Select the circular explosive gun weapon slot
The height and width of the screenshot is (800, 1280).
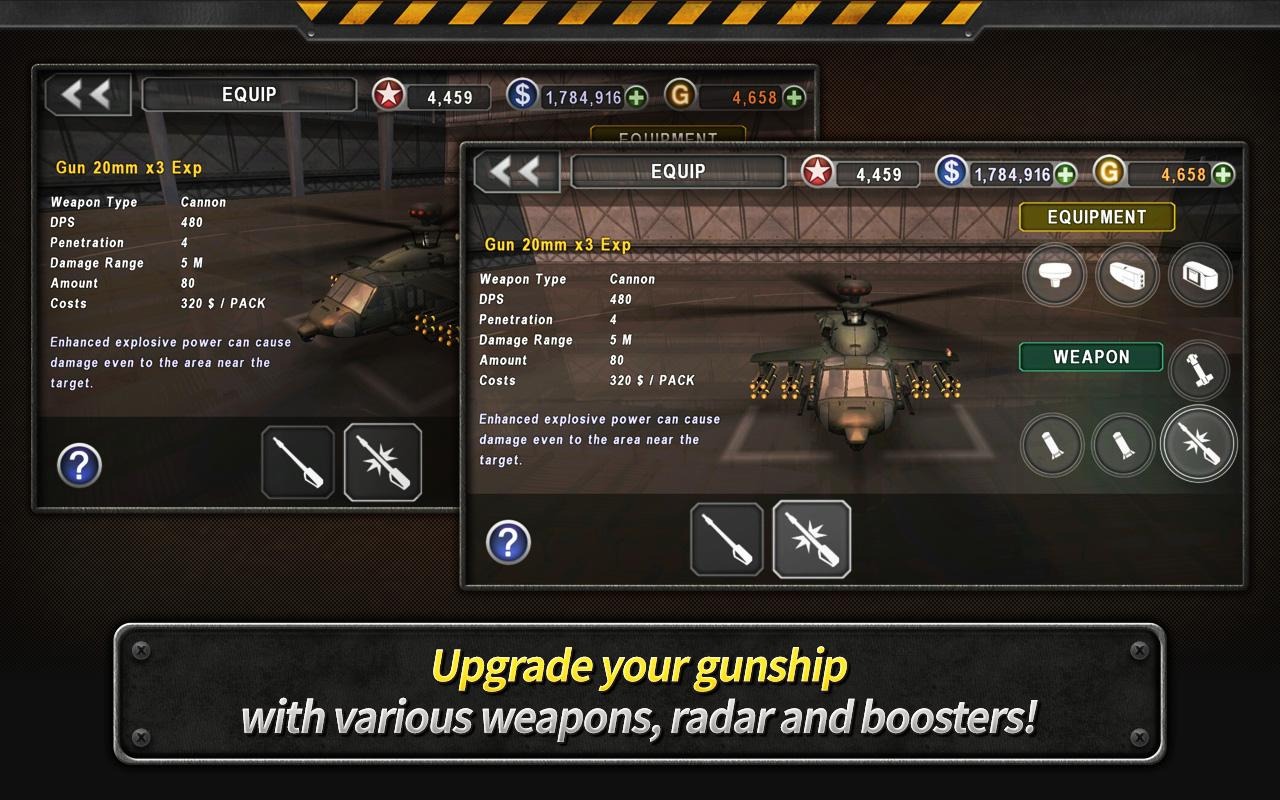tap(1198, 444)
